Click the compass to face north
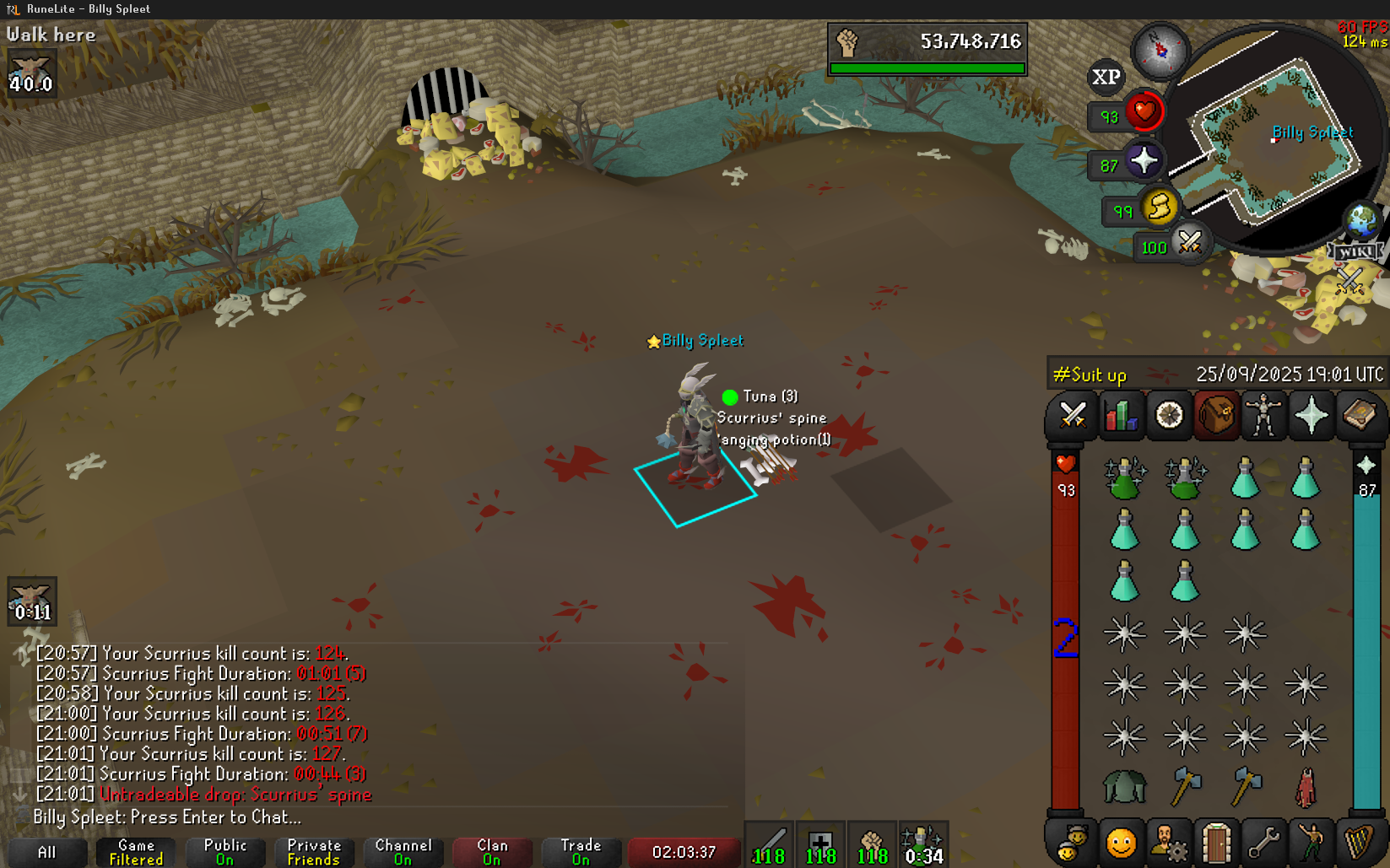Screen dimensions: 1390x868 [1160, 51]
